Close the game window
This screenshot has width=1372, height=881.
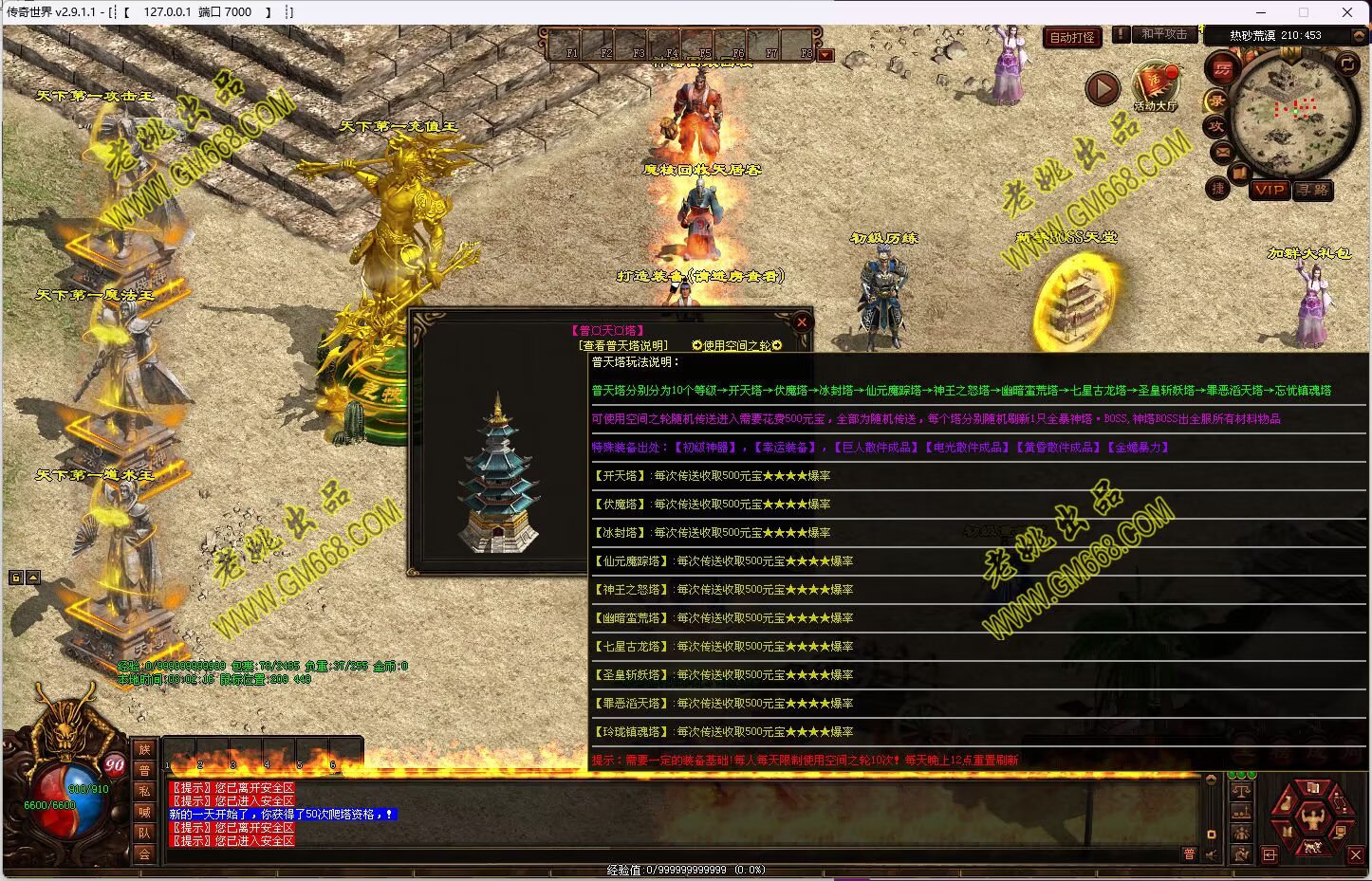1346,12
